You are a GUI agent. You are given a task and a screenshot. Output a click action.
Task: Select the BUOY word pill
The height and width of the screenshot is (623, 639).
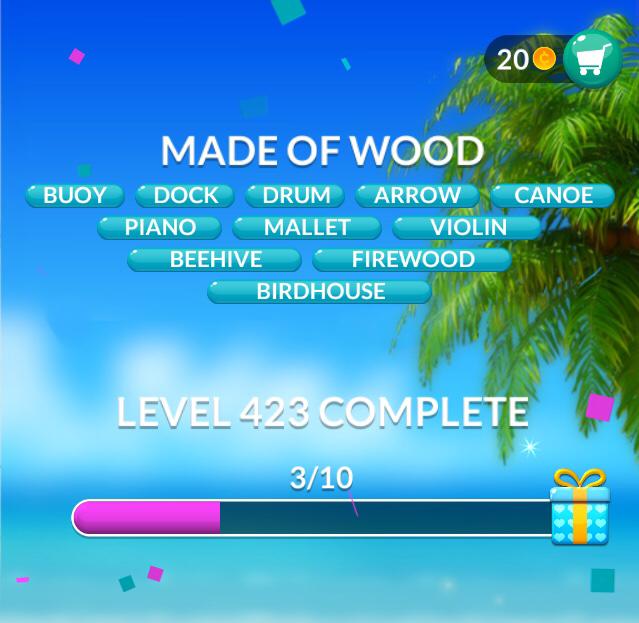[75, 195]
